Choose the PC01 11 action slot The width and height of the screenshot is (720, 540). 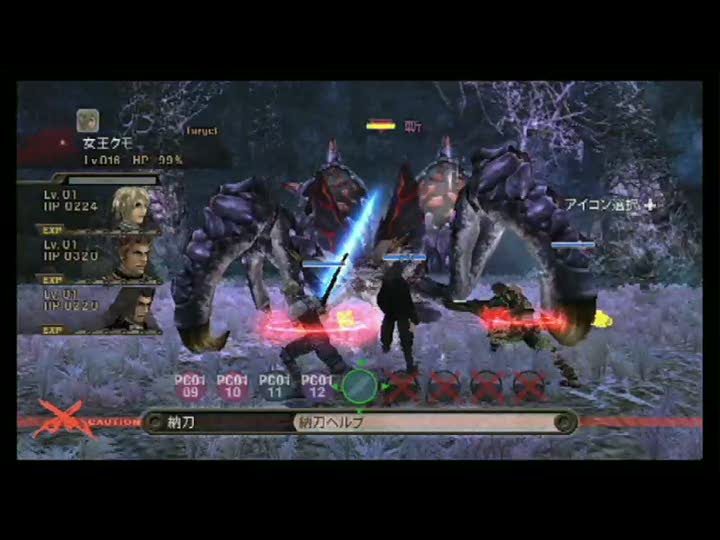[275, 387]
